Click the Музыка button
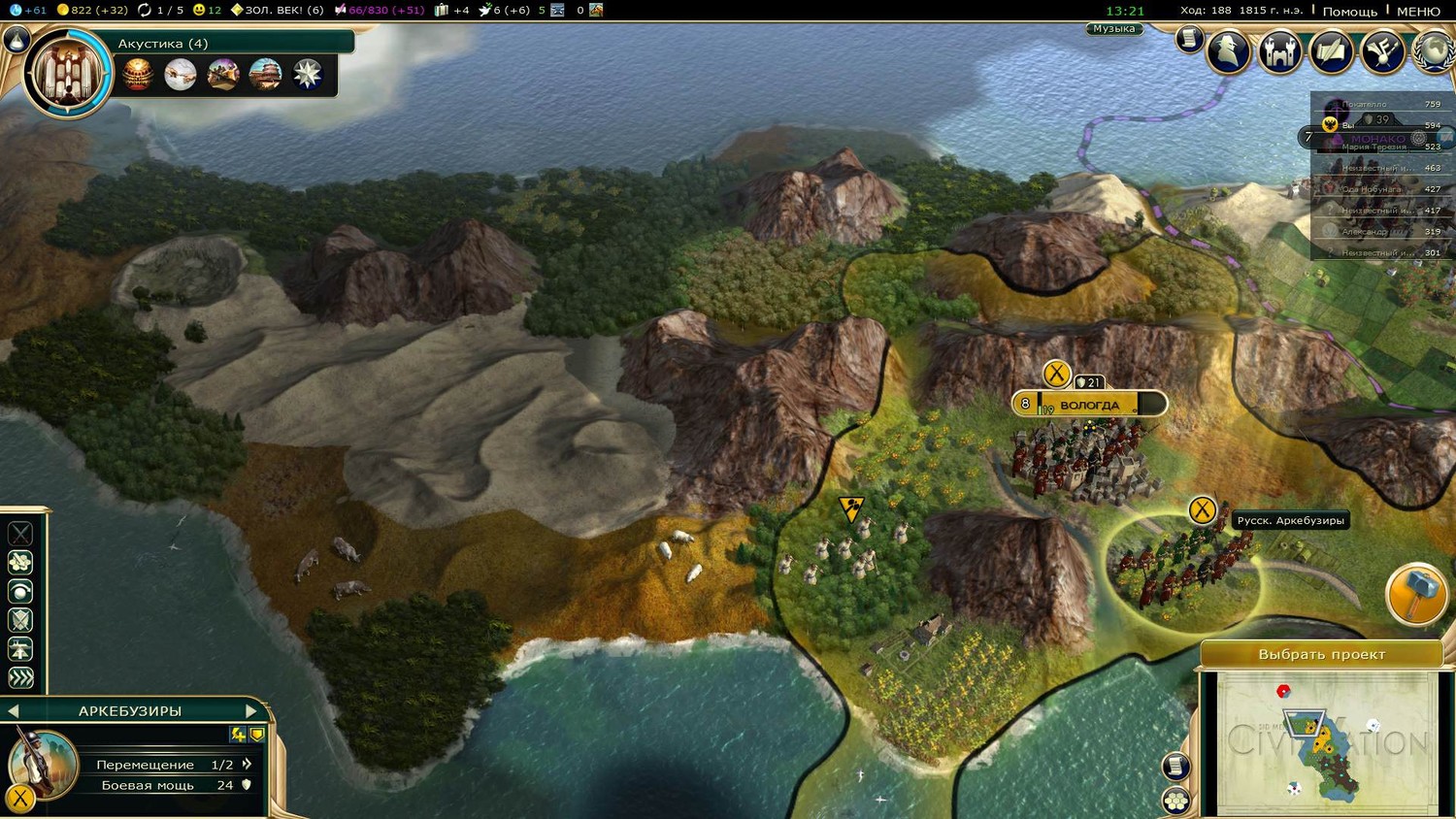1456x819 pixels. [1113, 29]
